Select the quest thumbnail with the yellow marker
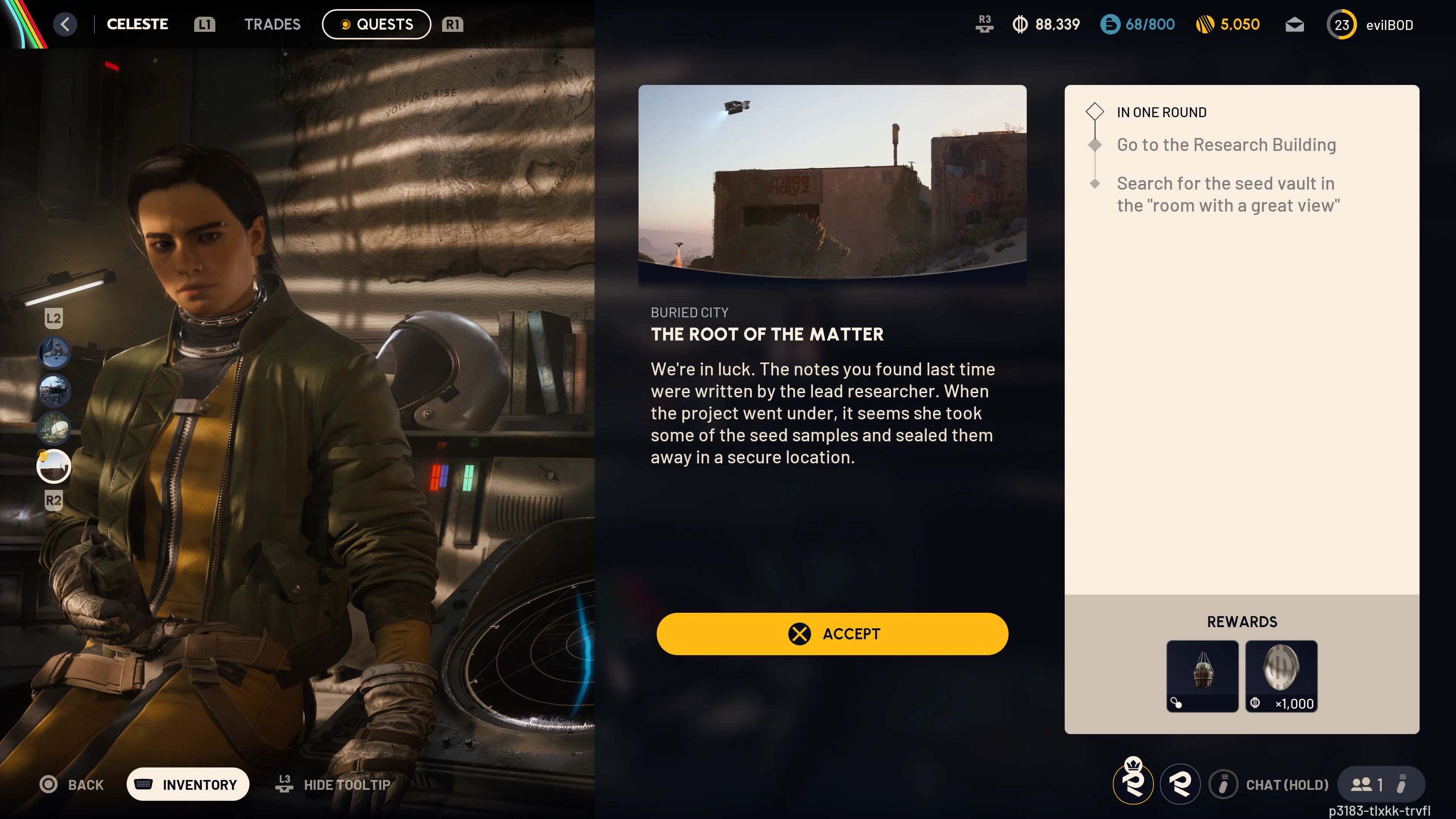 [54, 466]
